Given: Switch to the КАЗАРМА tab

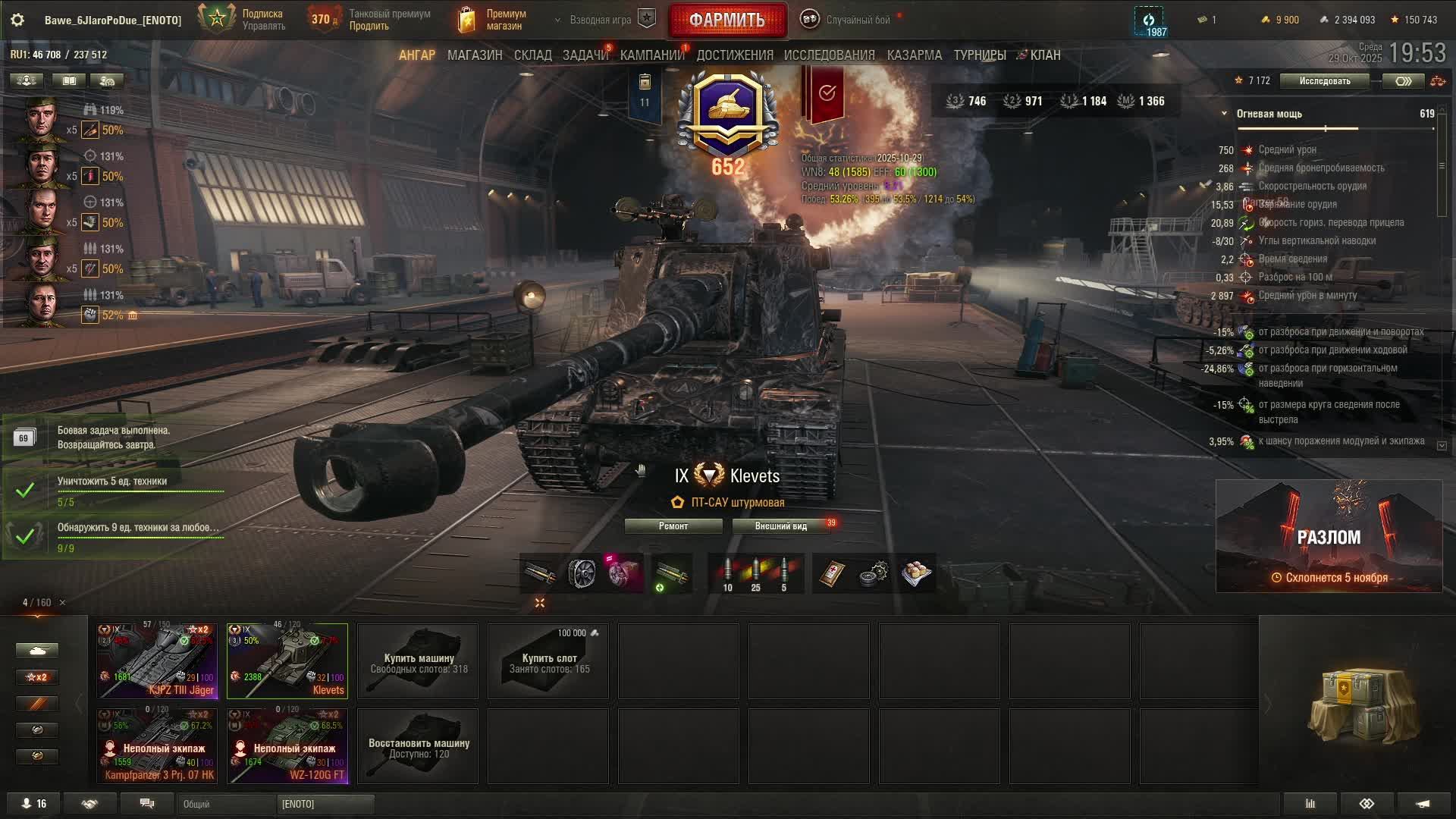Looking at the screenshot, I should tap(914, 55).
